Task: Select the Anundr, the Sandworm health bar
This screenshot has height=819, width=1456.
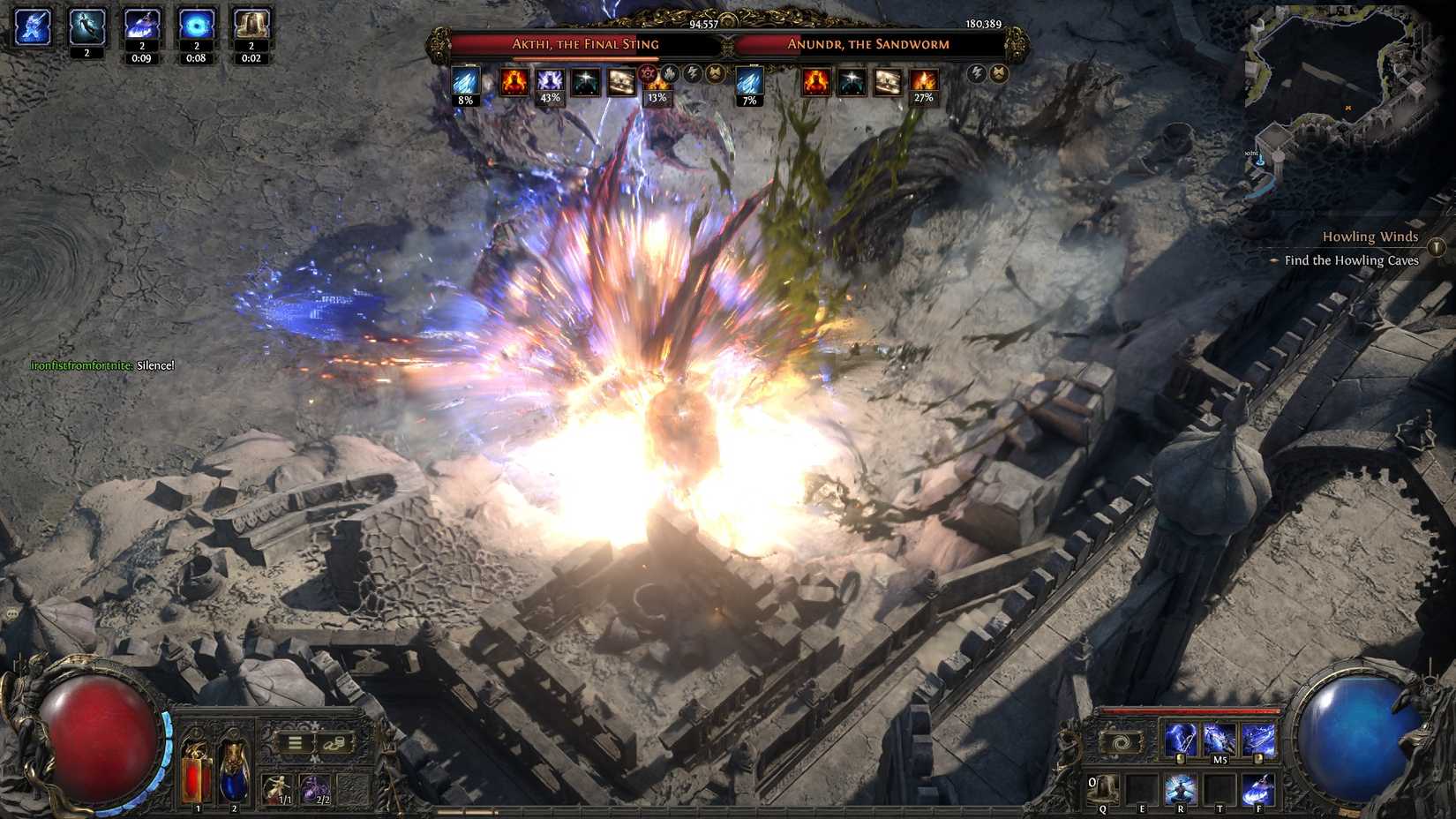Action: (x=867, y=43)
